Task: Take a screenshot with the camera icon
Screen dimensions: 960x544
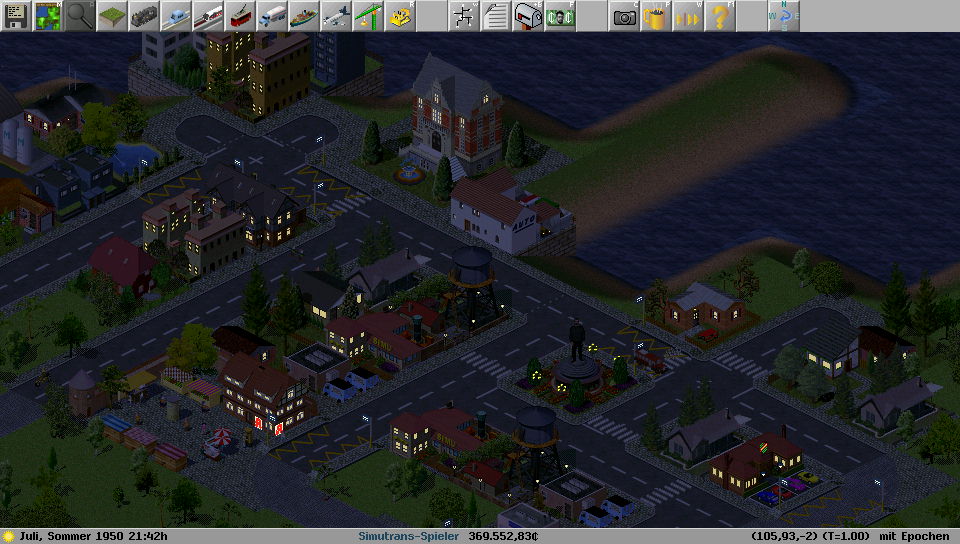Action: pyautogui.click(x=624, y=16)
